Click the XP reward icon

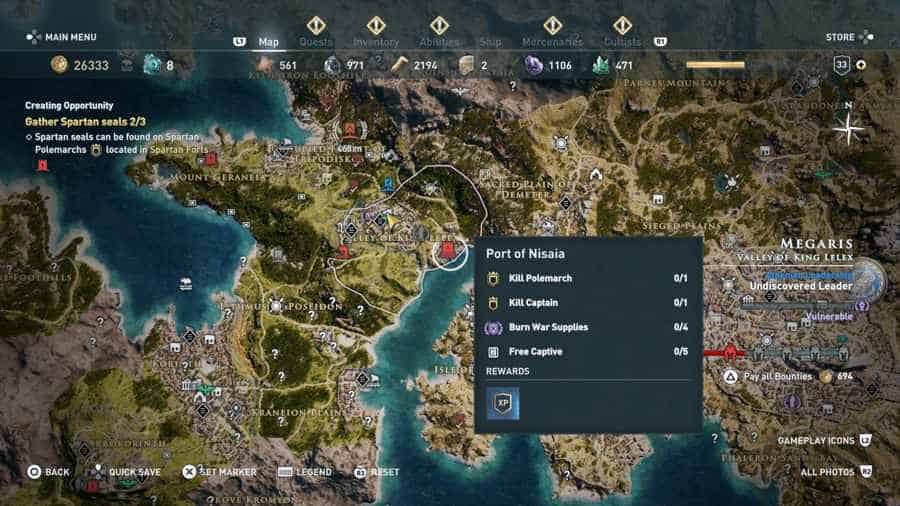click(503, 403)
